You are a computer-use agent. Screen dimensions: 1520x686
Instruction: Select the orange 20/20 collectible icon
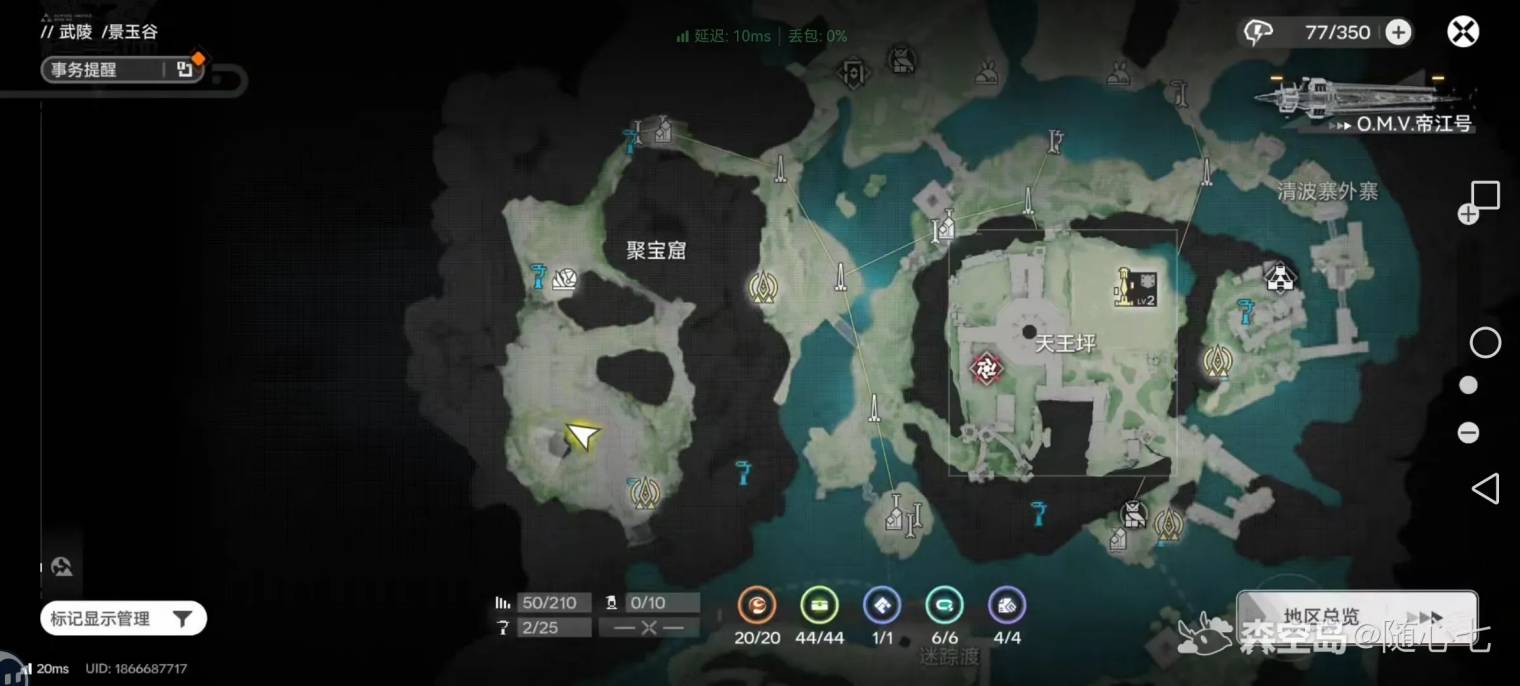click(757, 605)
